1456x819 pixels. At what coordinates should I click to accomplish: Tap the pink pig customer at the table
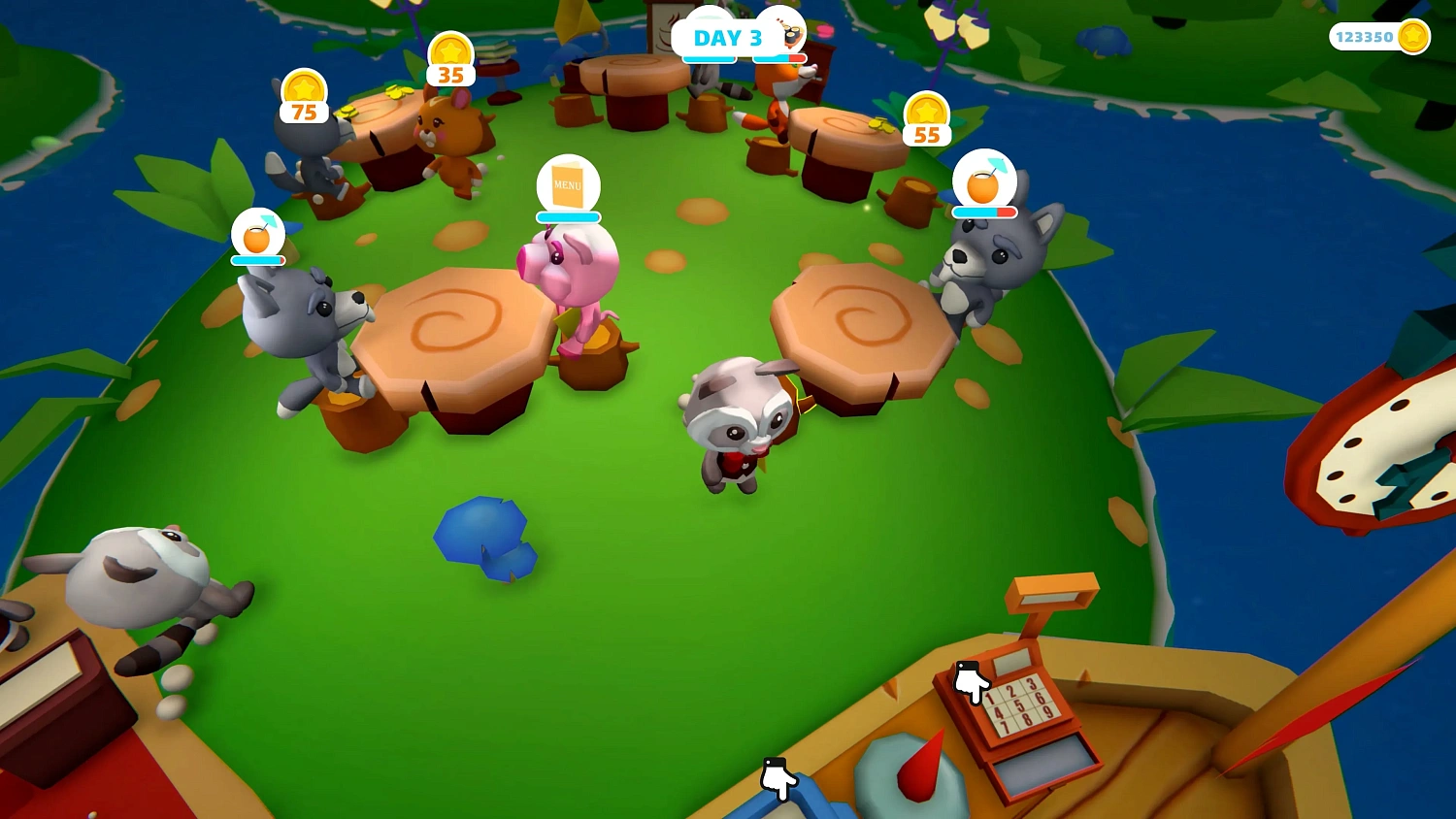coord(573,272)
